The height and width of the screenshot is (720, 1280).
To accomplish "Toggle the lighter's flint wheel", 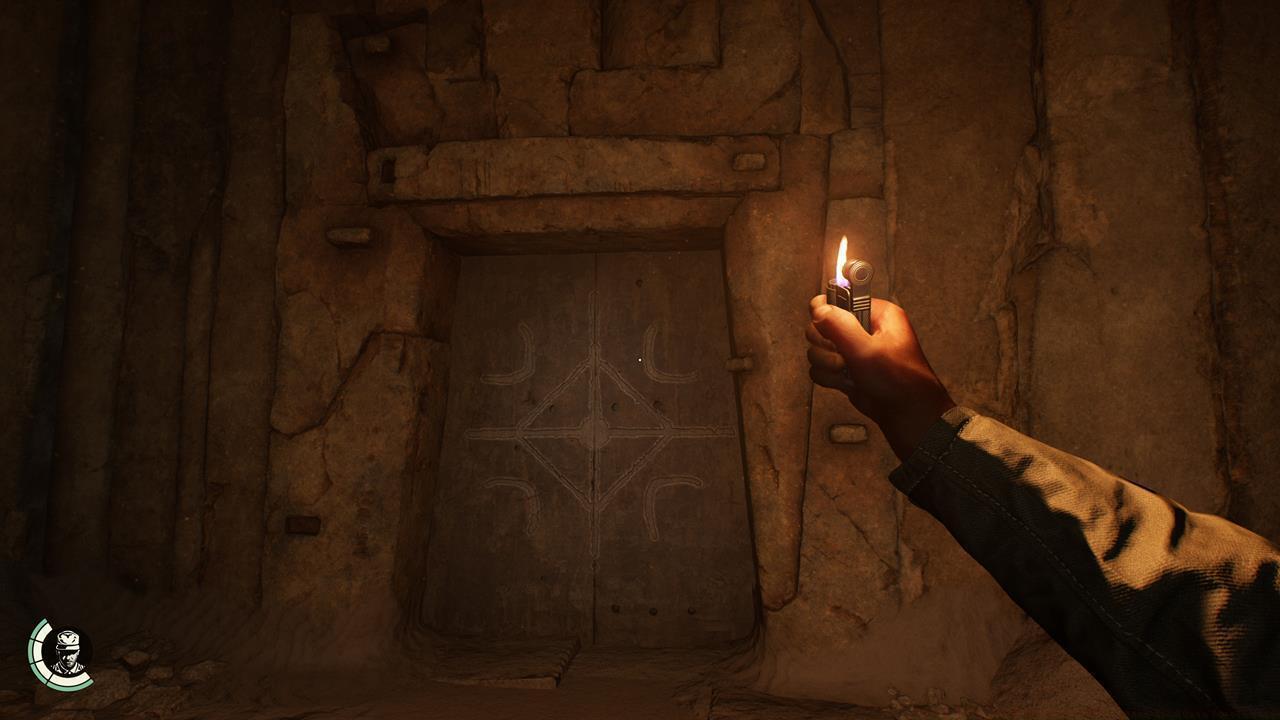I will coord(860,272).
